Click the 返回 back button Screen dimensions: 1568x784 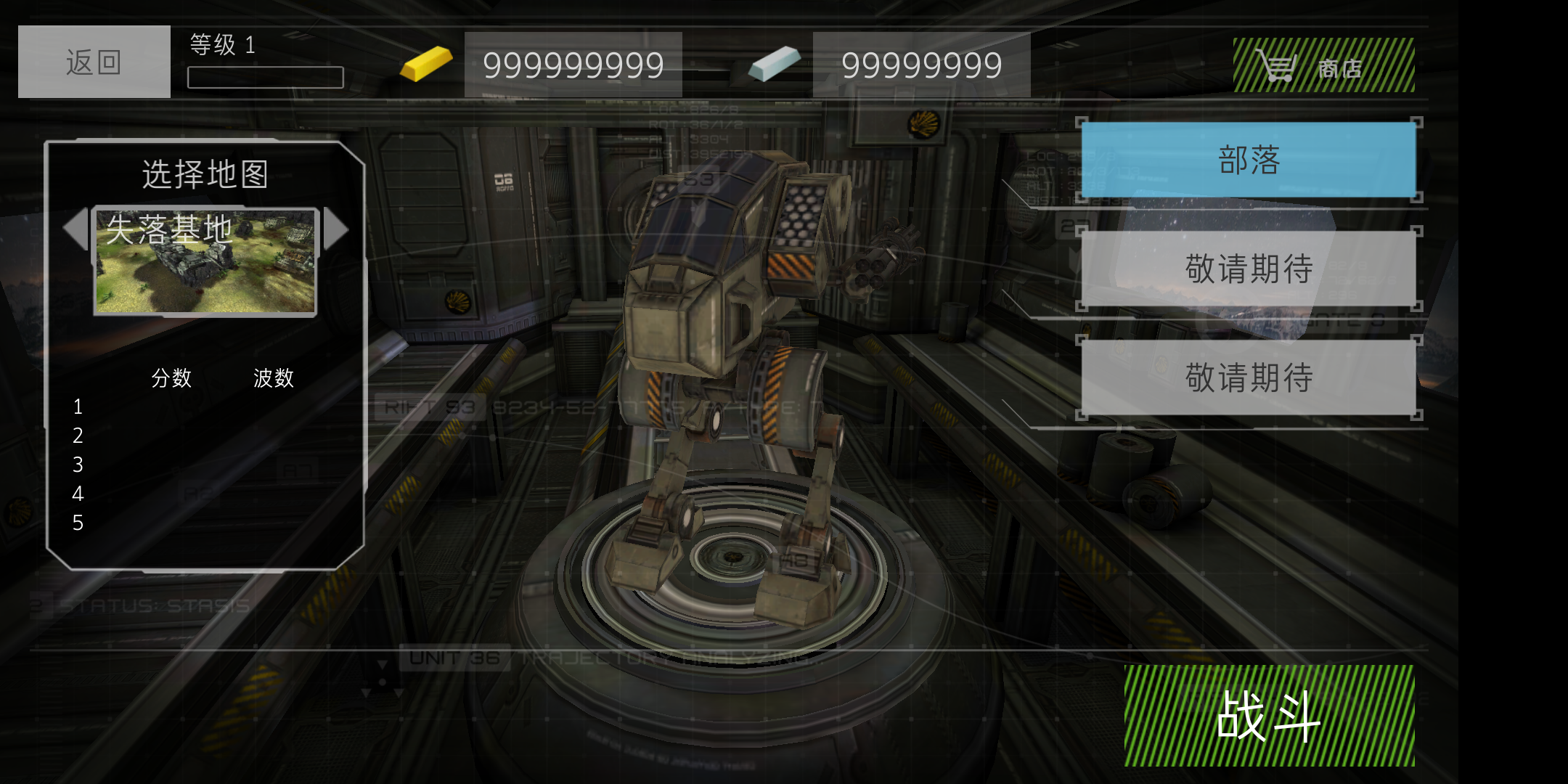tap(94, 62)
